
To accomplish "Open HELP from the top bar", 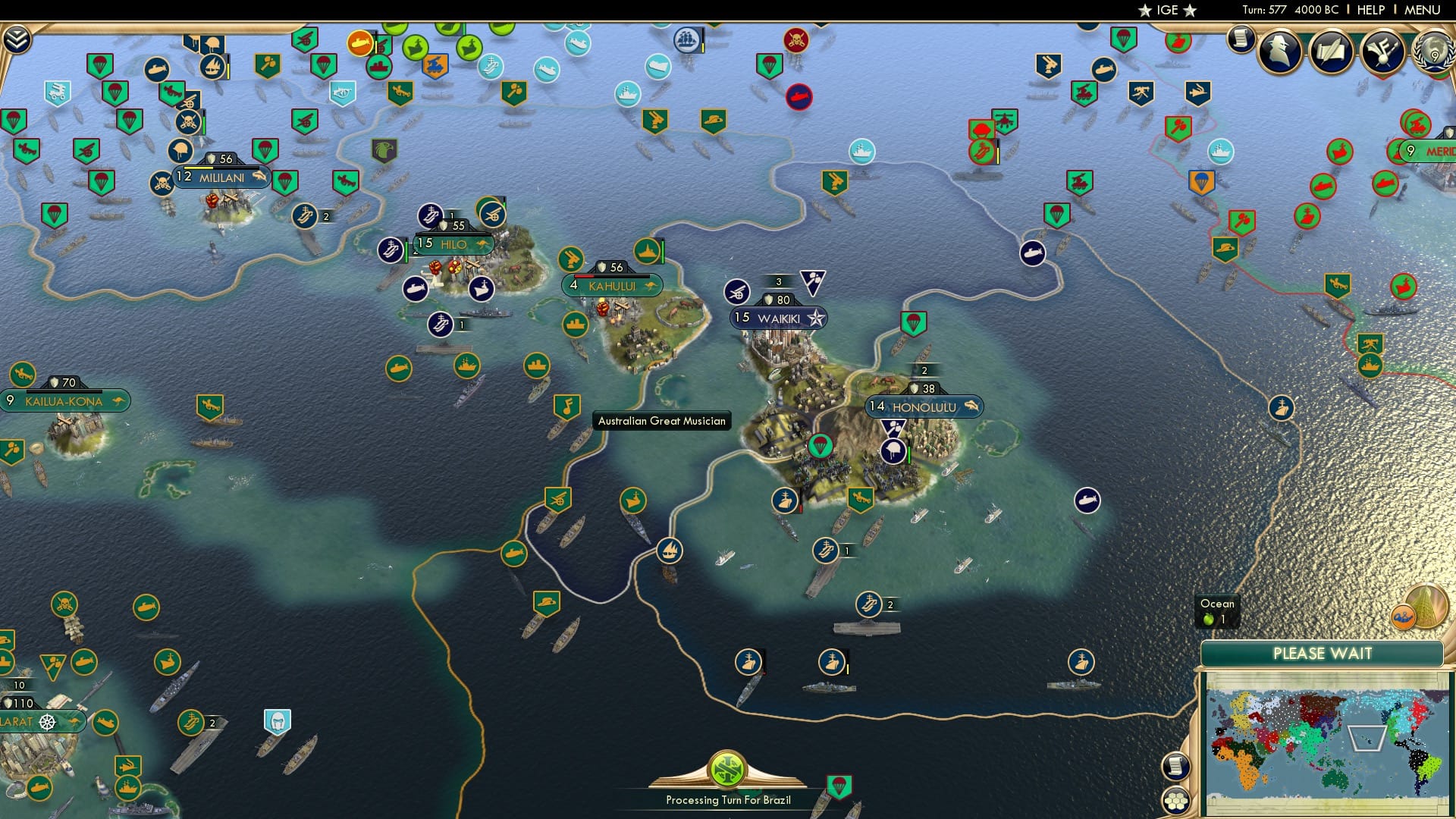I will coord(1373,10).
